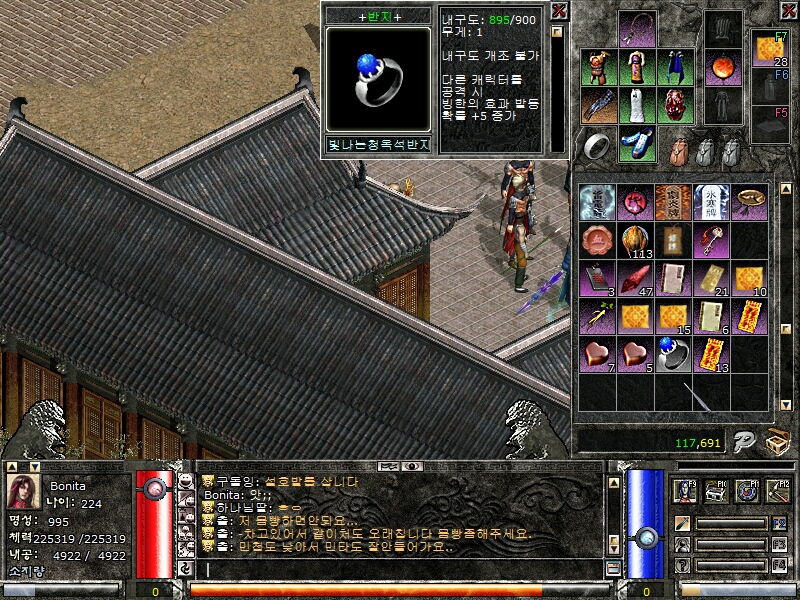This screenshot has height=600, width=800.
Task: Open the treasure chest button
Action: coord(776,442)
